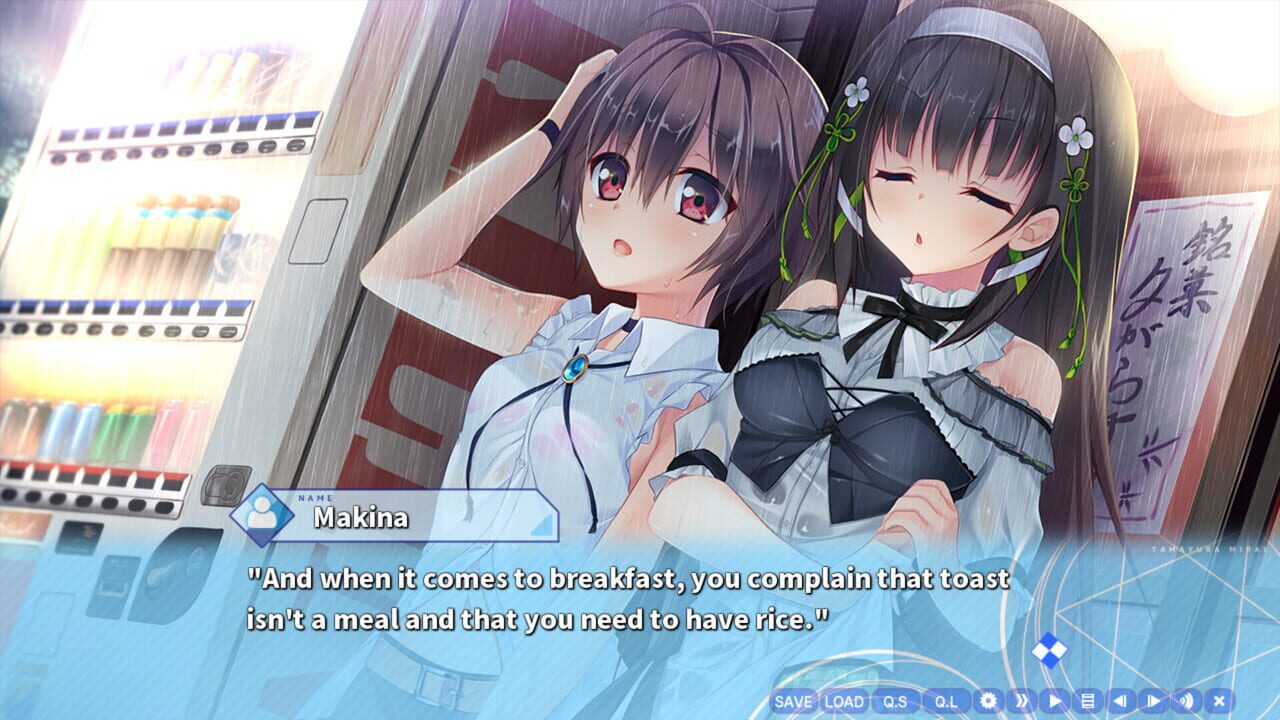1280x720 pixels.
Task: Expand the dialogue history log
Action: point(1088,704)
